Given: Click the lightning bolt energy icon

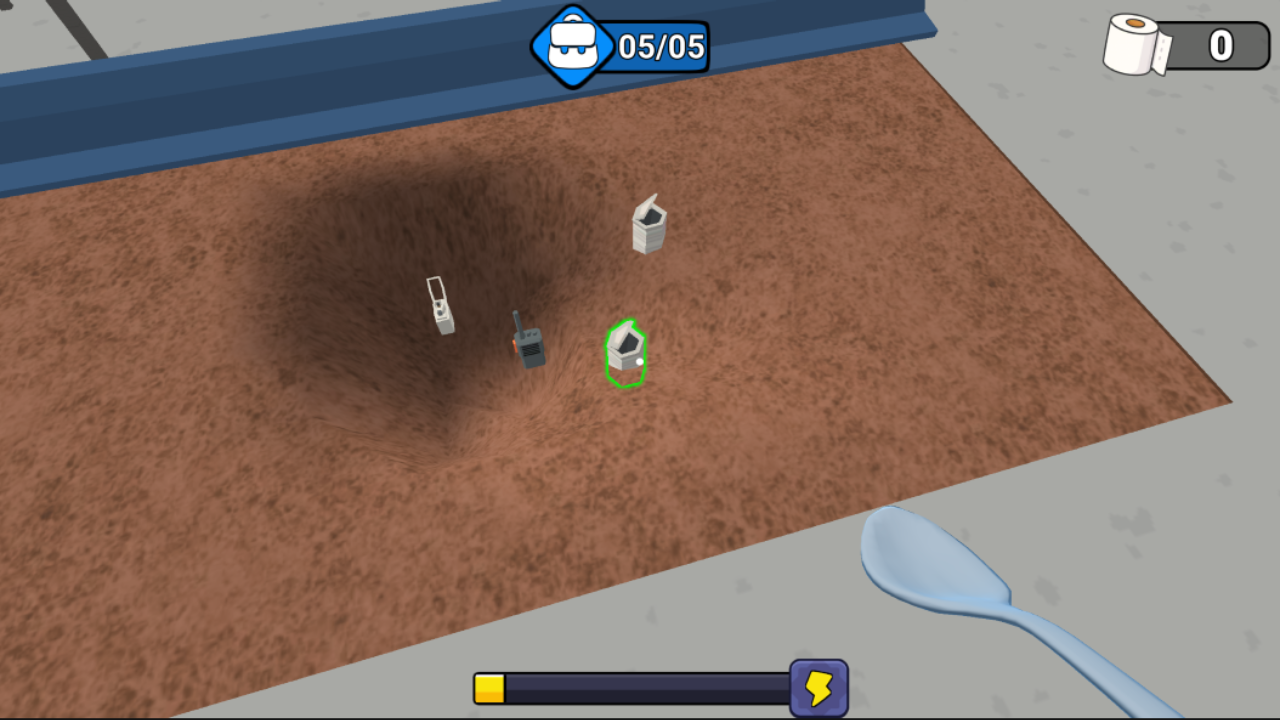Looking at the screenshot, I should coord(818,687).
